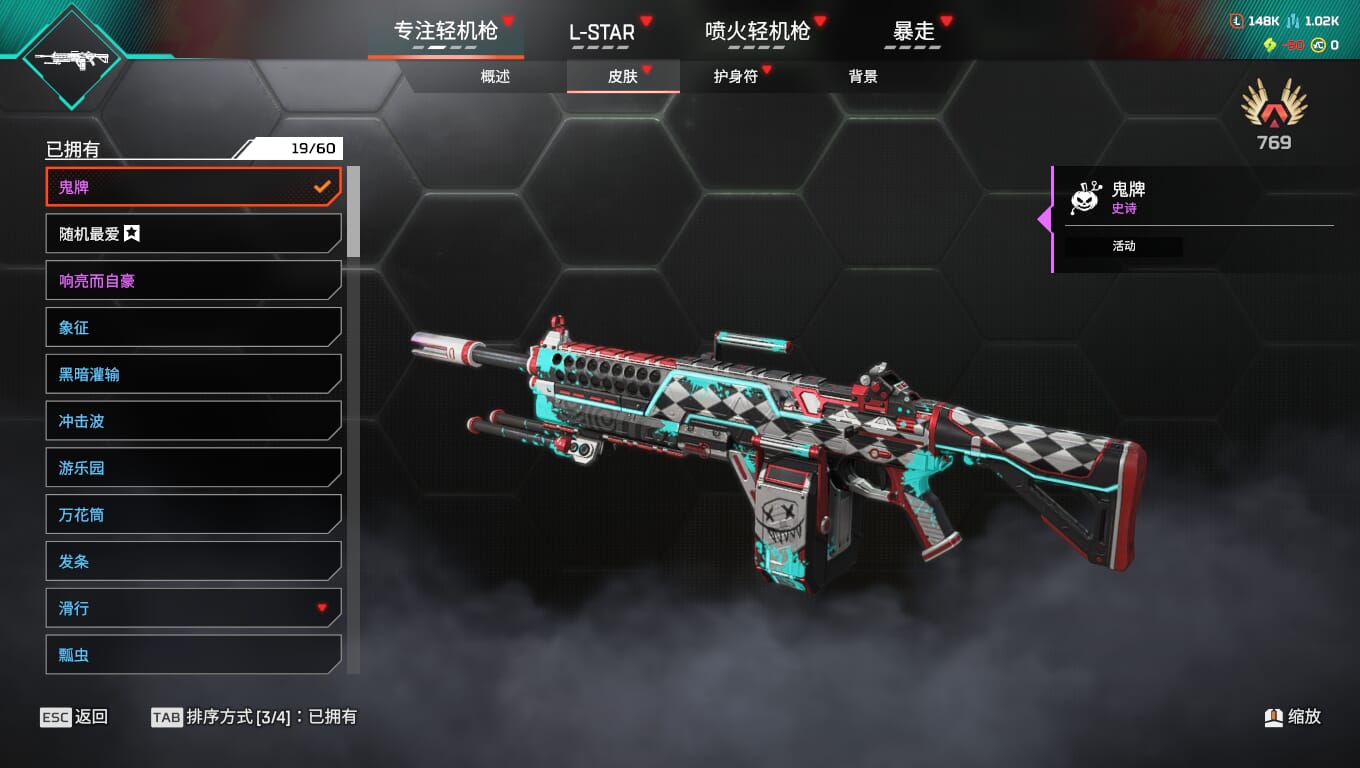Select the 喷火轻机枪 weapon tab
The height and width of the screenshot is (768, 1360).
tap(757, 32)
